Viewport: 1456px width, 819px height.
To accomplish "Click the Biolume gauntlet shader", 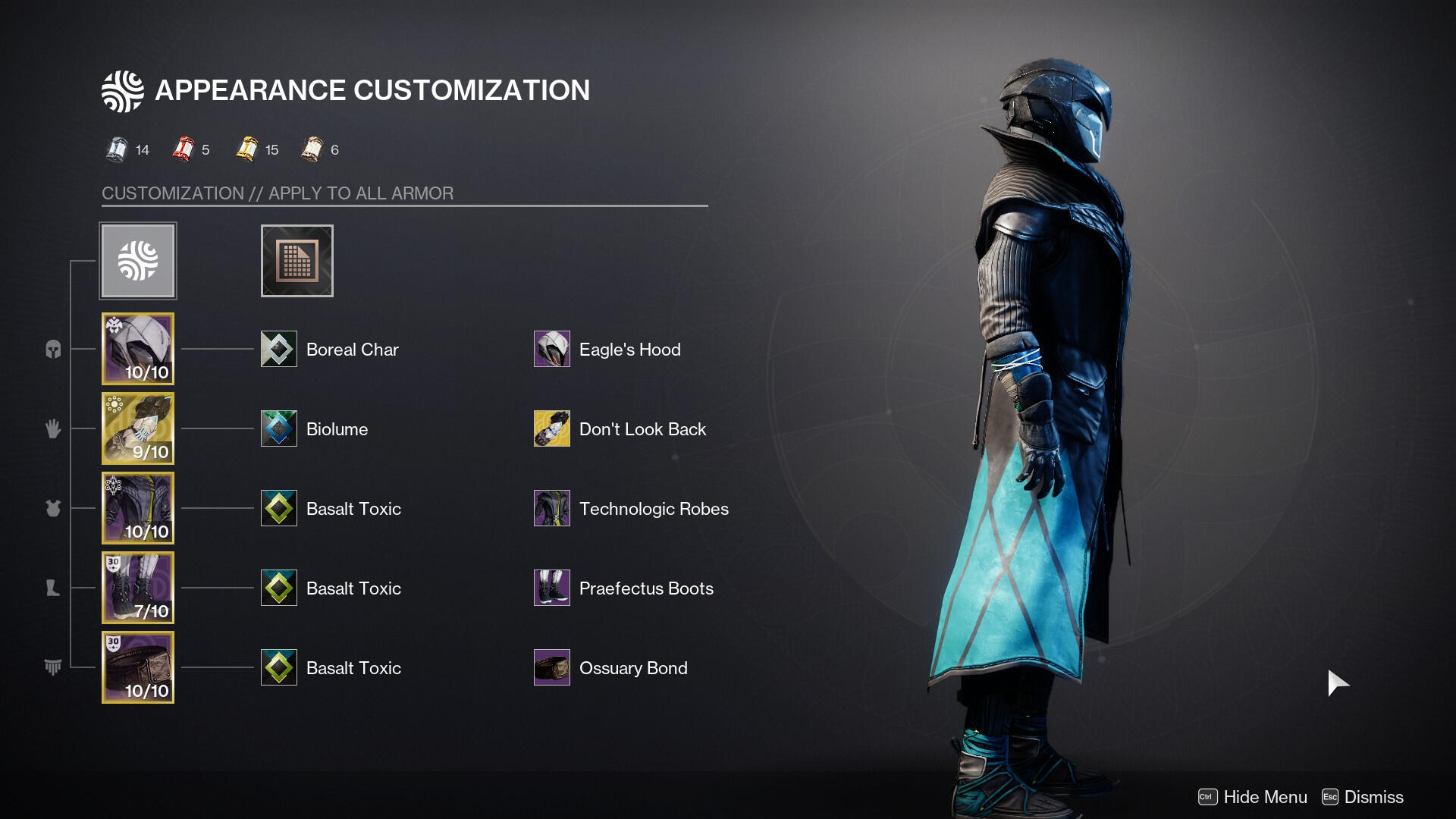I will click(x=279, y=428).
